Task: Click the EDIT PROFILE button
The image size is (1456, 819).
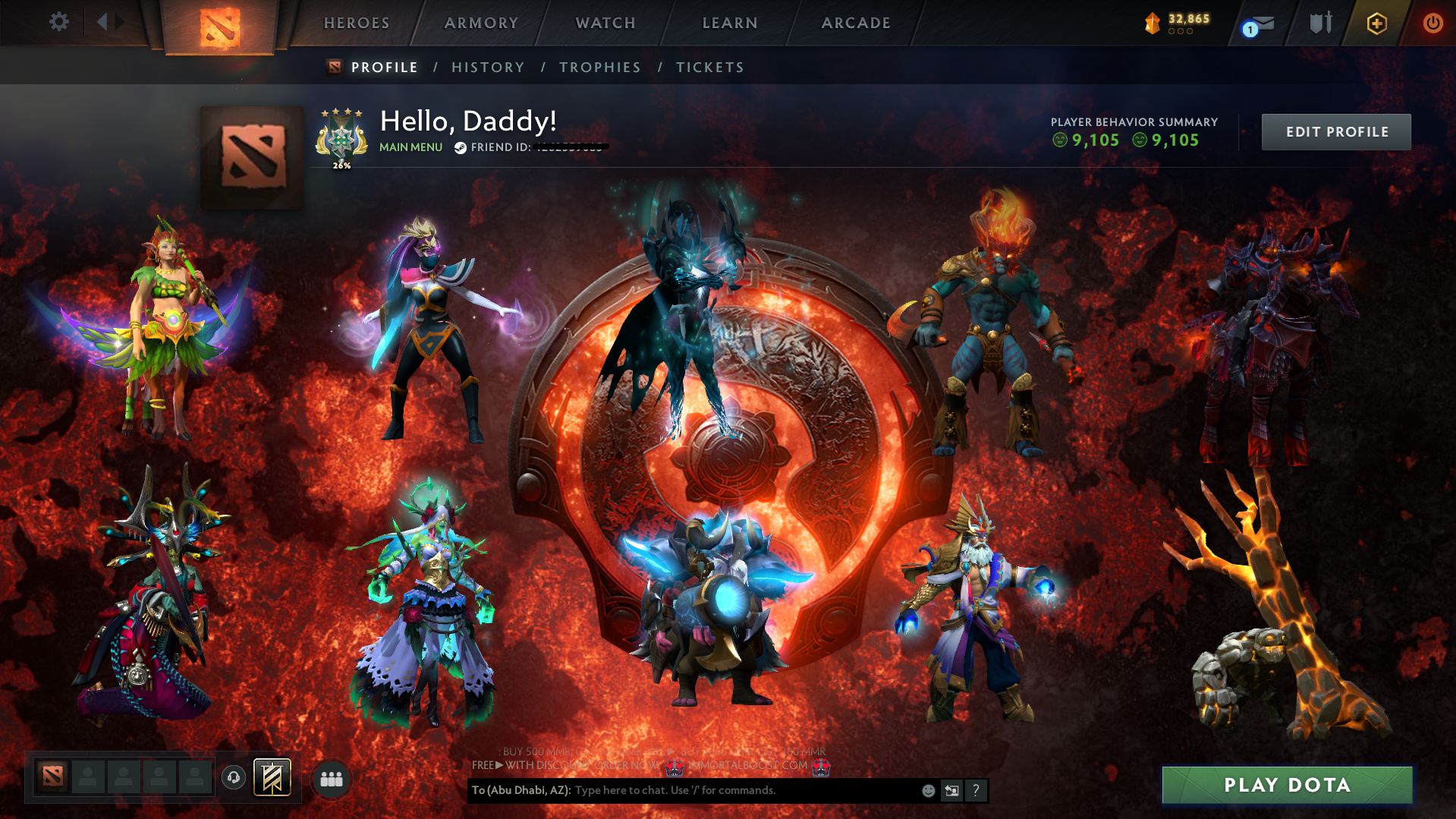Action: [1335, 131]
